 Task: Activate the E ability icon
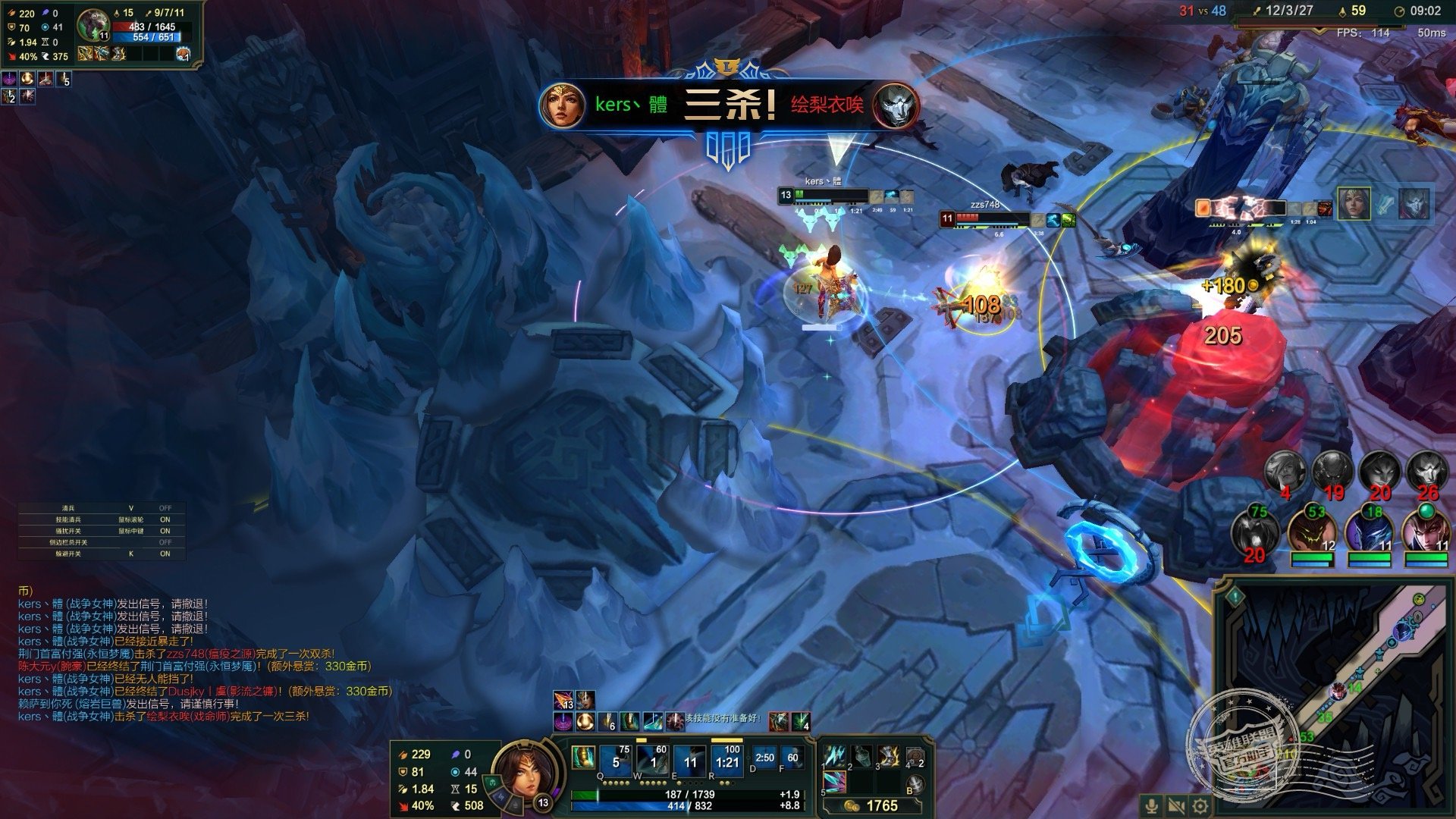pyautogui.click(x=689, y=759)
